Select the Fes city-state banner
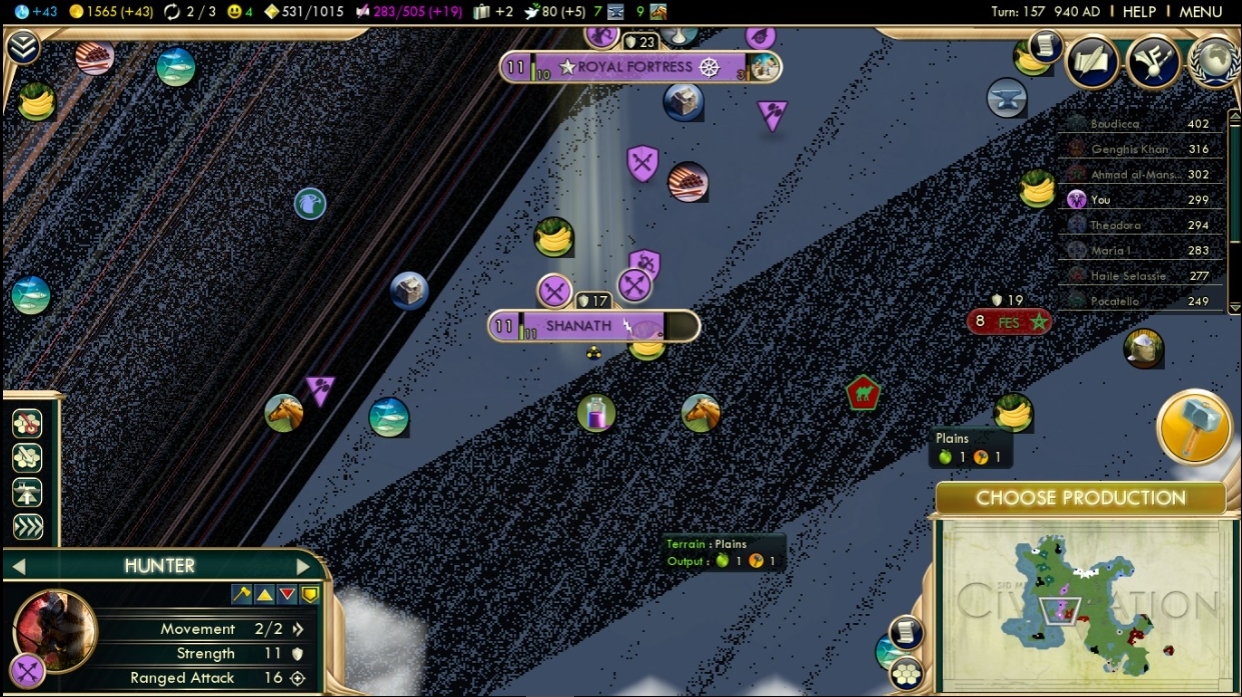Screen dimensions: 1242x697 (x=1009, y=323)
